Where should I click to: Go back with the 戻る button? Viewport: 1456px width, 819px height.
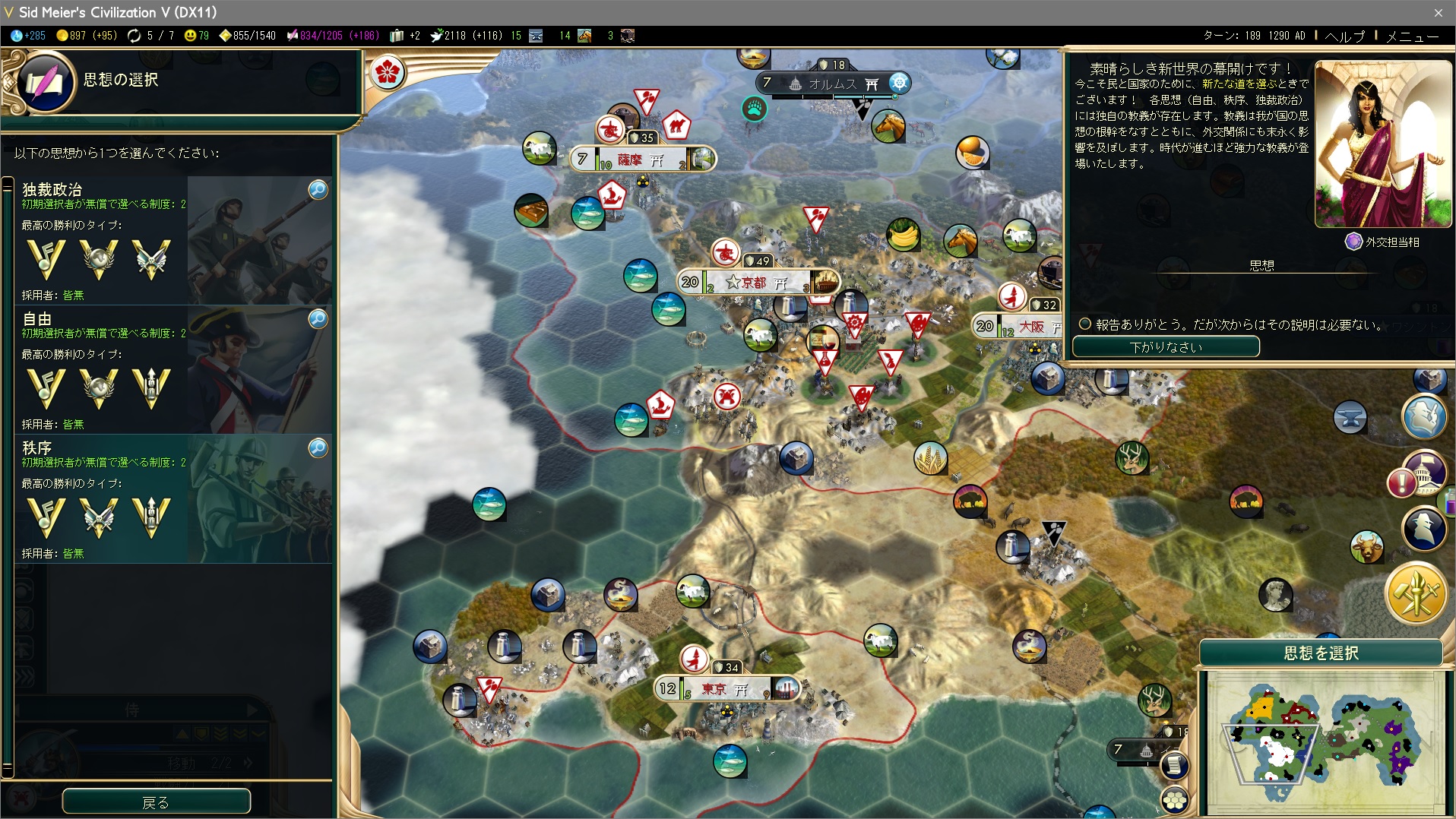(156, 802)
